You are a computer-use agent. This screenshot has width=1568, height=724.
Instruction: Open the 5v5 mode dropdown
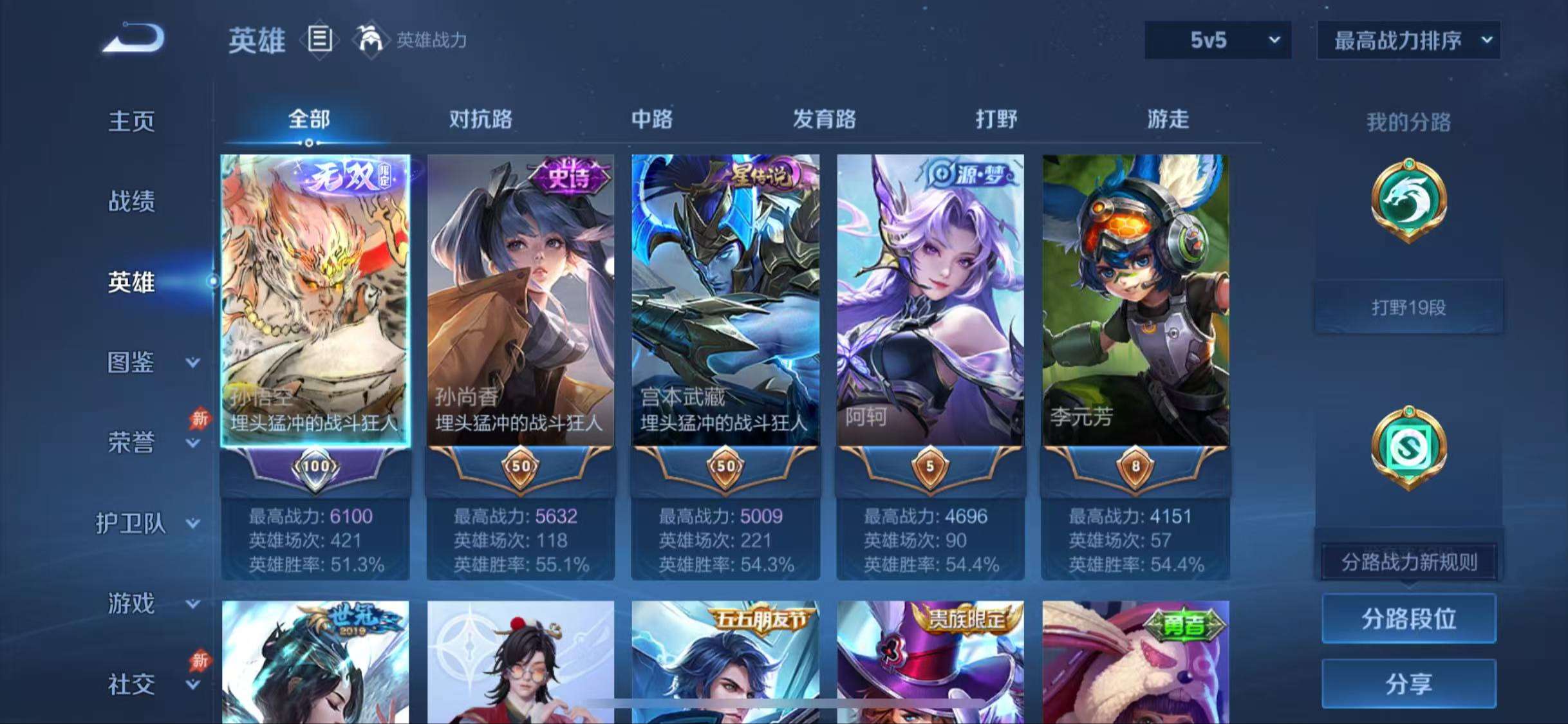click(x=1217, y=40)
